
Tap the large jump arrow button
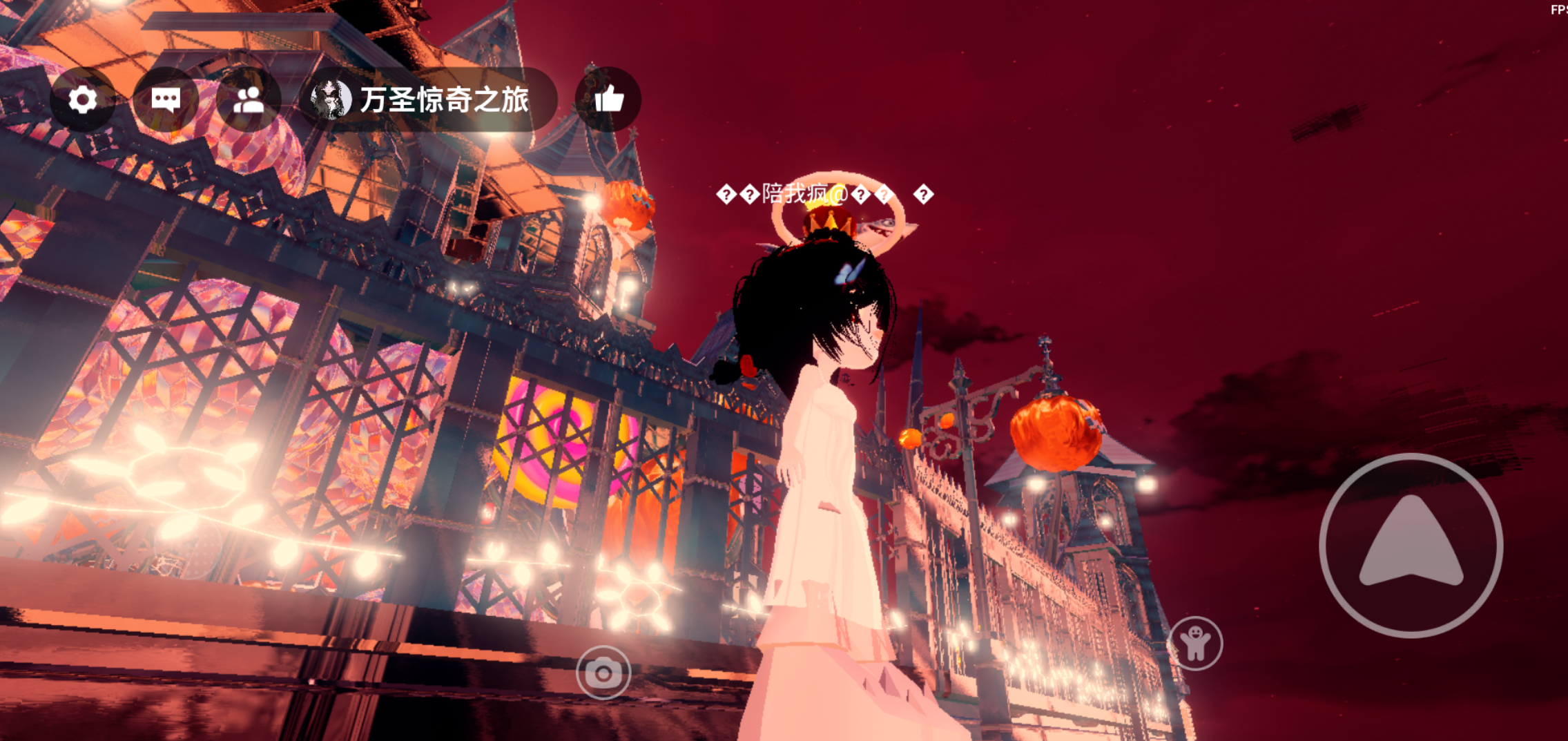point(1411,546)
